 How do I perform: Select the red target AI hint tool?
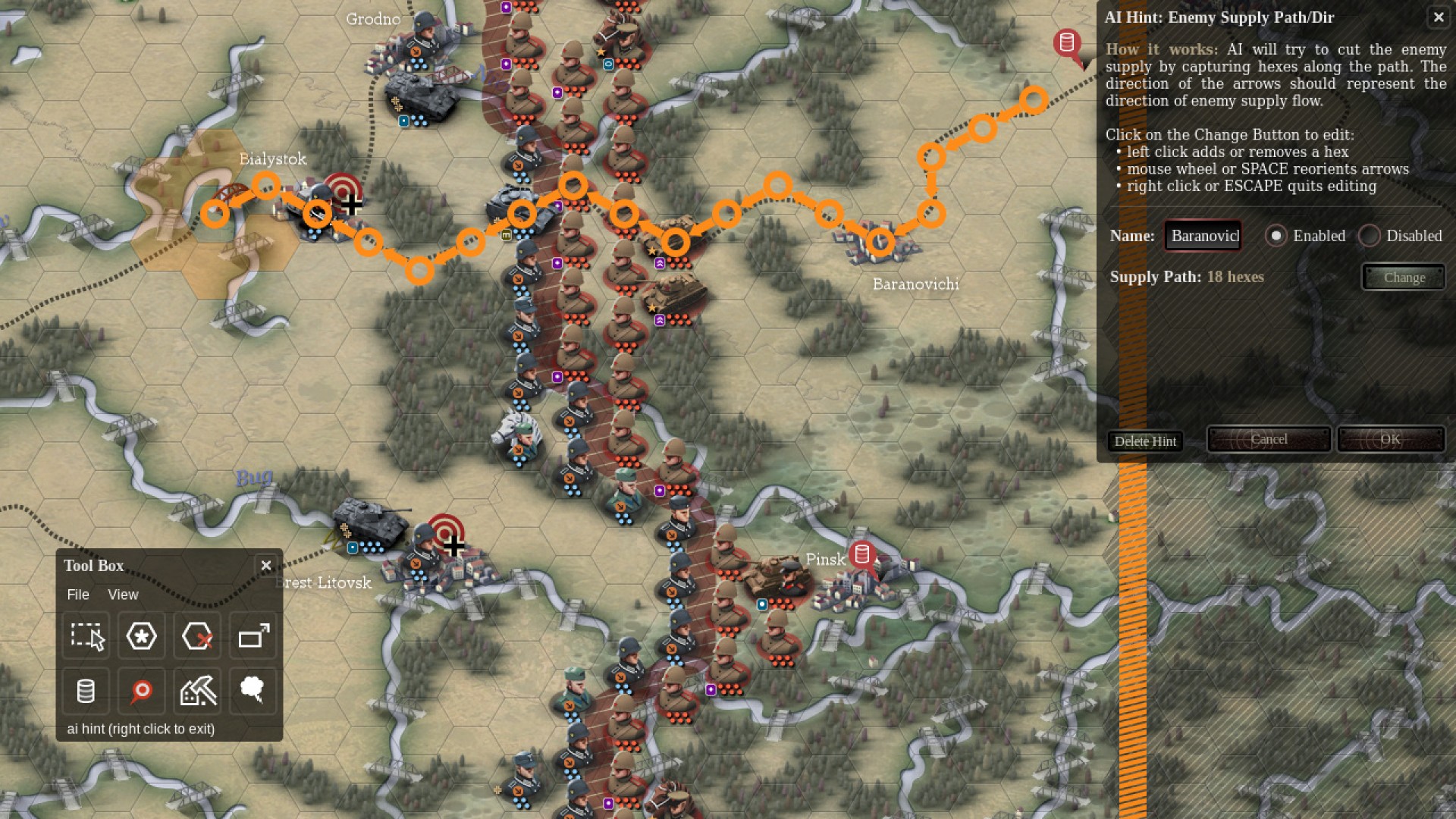coord(142,691)
